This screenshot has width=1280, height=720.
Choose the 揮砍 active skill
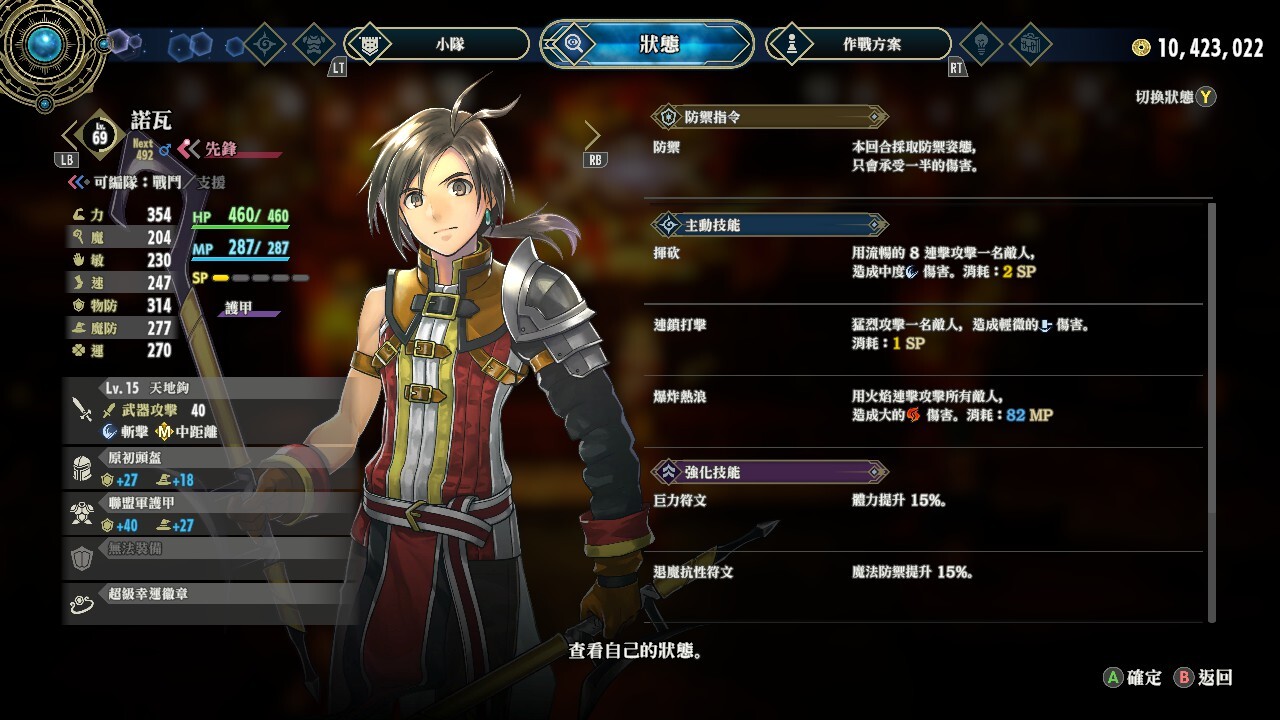tap(920, 264)
